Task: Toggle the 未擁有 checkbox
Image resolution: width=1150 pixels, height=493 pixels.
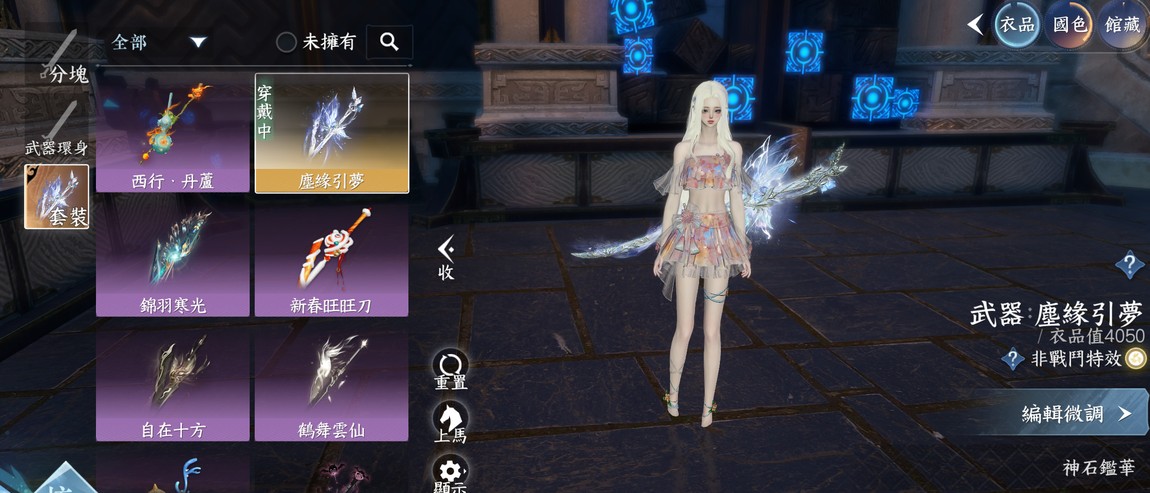Action: click(x=287, y=42)
